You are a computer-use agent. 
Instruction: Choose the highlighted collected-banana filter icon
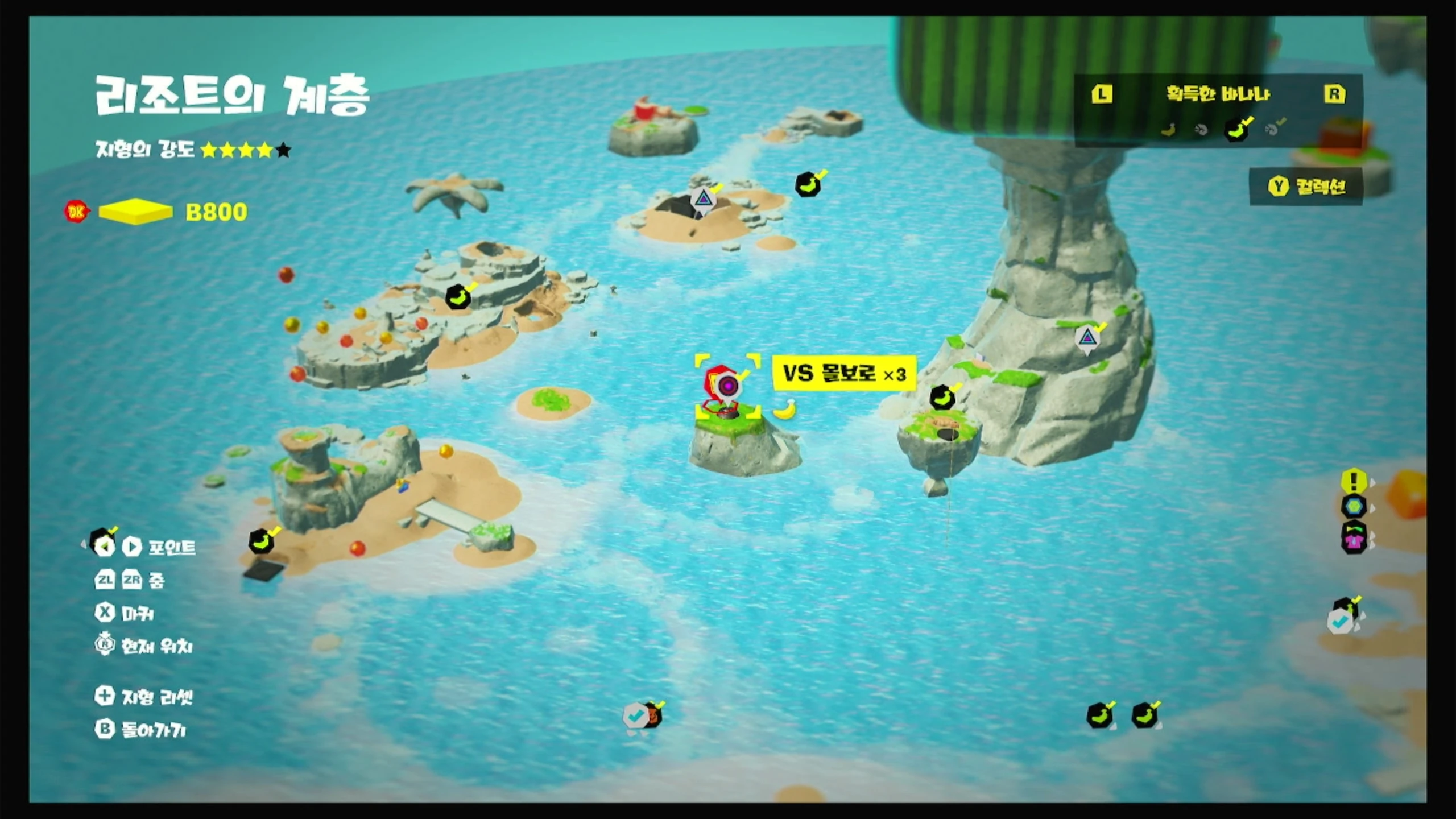click(1238, 130)
